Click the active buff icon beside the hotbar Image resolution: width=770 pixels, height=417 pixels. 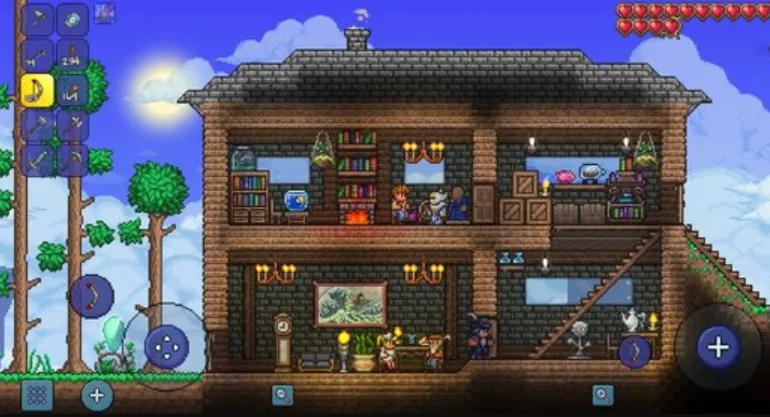[104, 14]
